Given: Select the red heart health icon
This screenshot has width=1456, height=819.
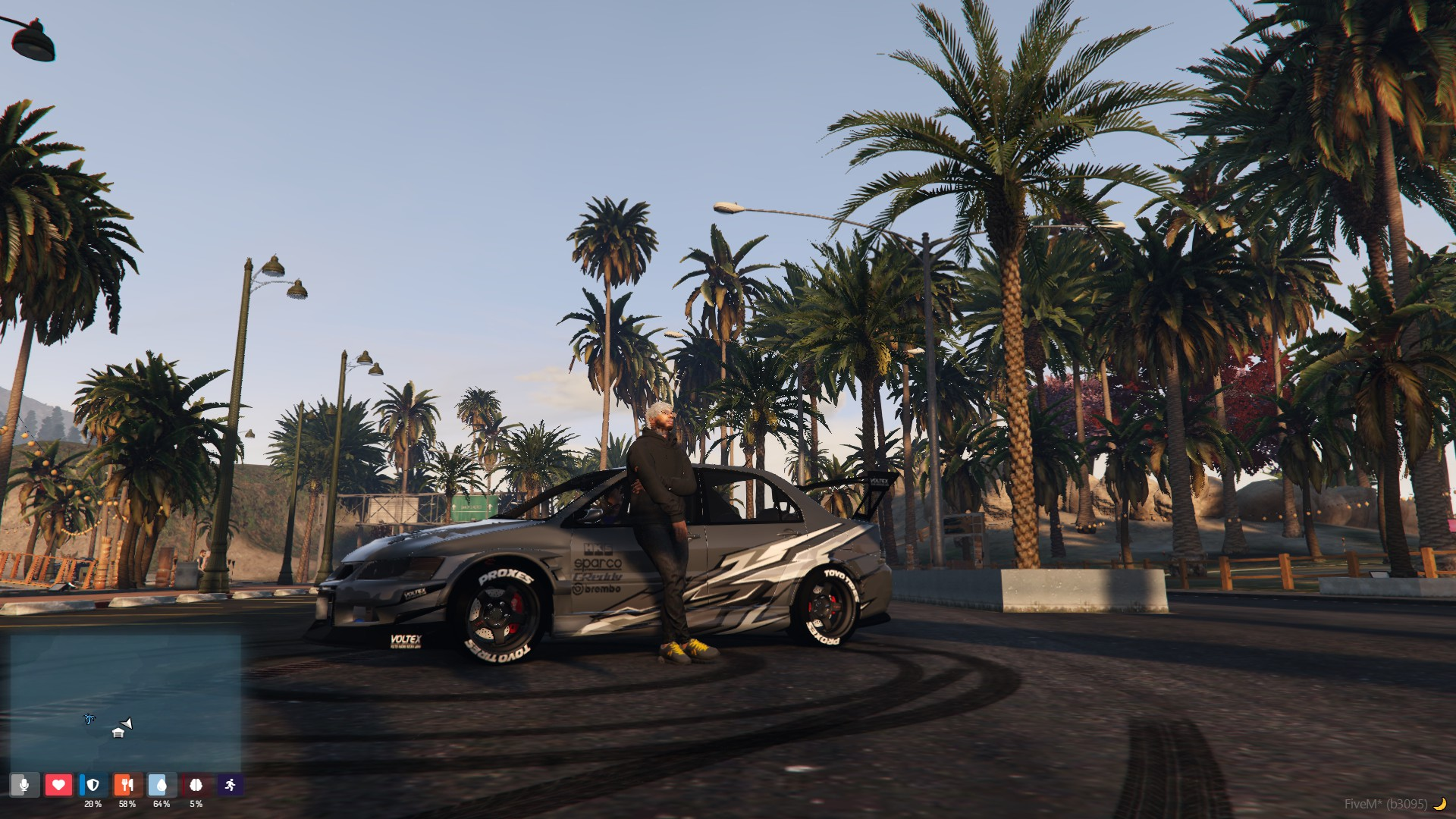Looking at the screenshot, I should [59, 785].
